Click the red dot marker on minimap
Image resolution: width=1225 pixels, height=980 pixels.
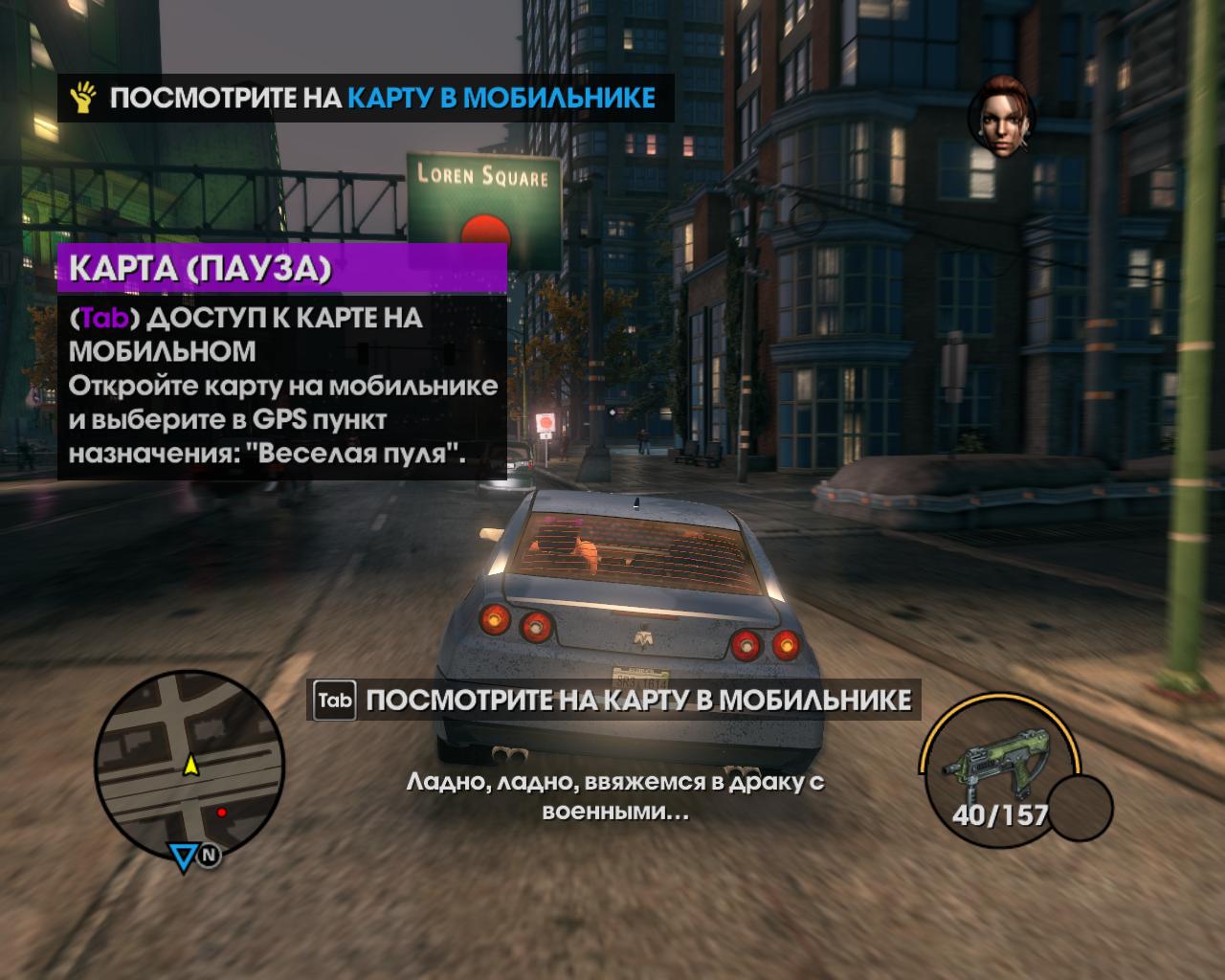pyautogui.click(x=222, y=812)
